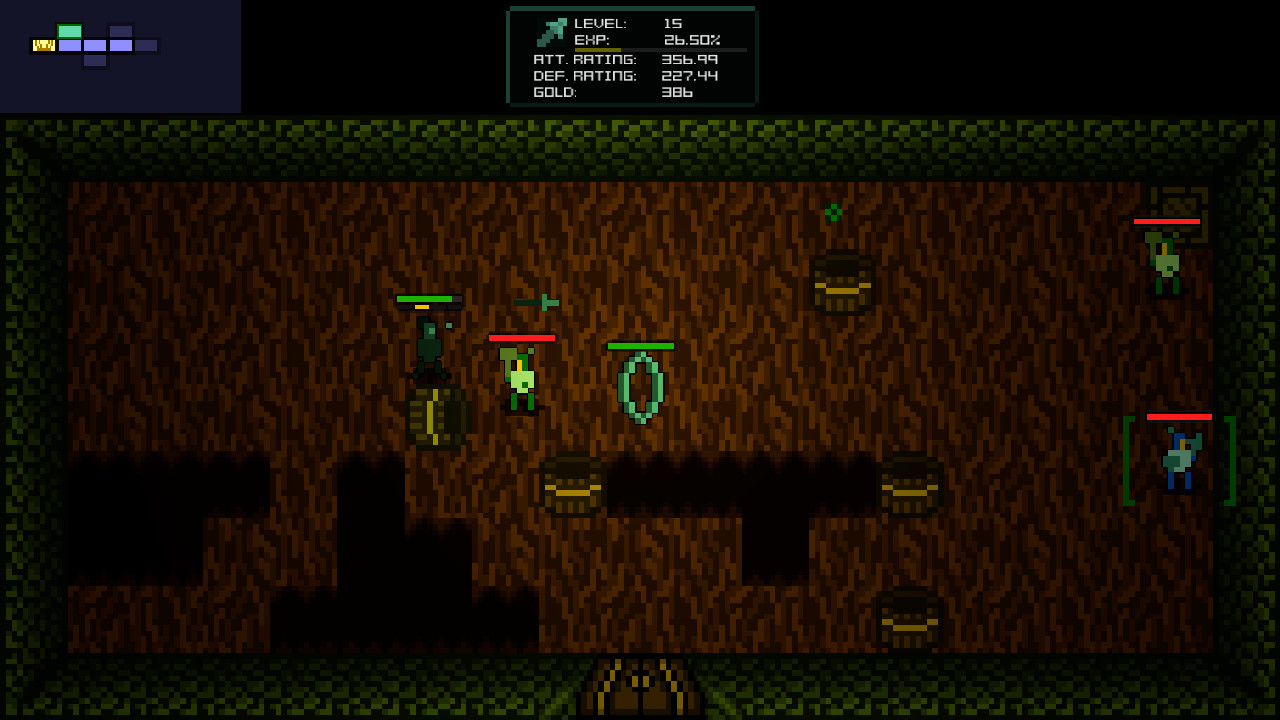Click the barrel beneath the dark enemy

pos(435,418)
